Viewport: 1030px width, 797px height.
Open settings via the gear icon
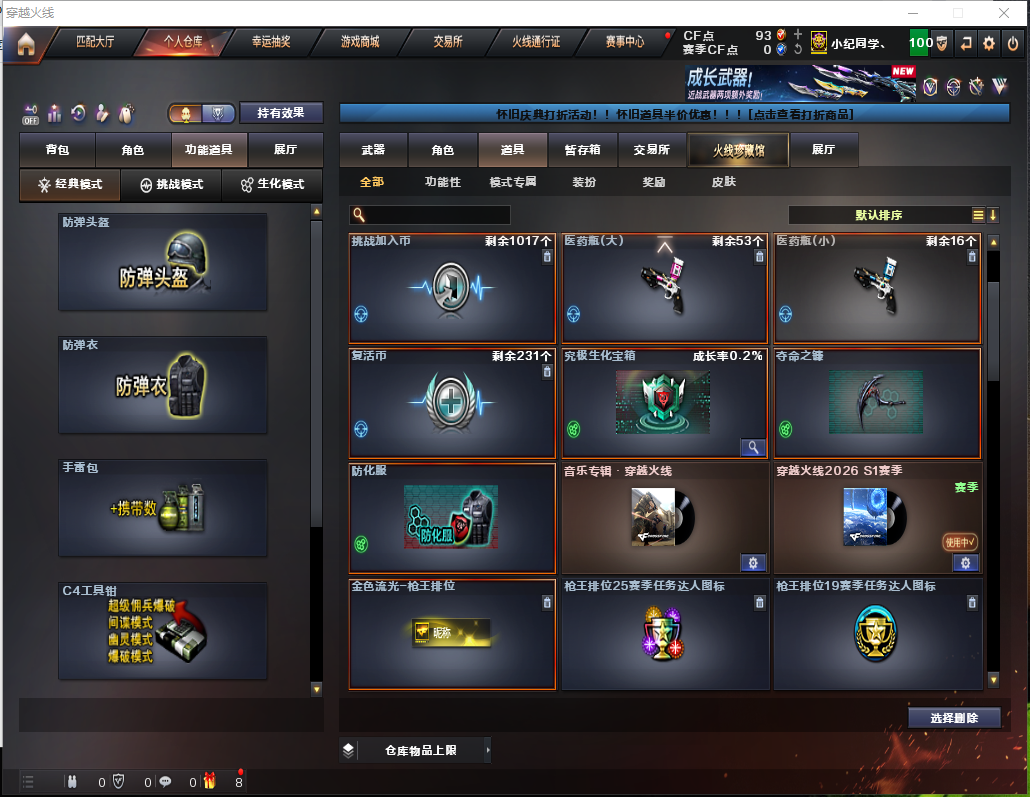pyautogui.click(x=989, y=43)
